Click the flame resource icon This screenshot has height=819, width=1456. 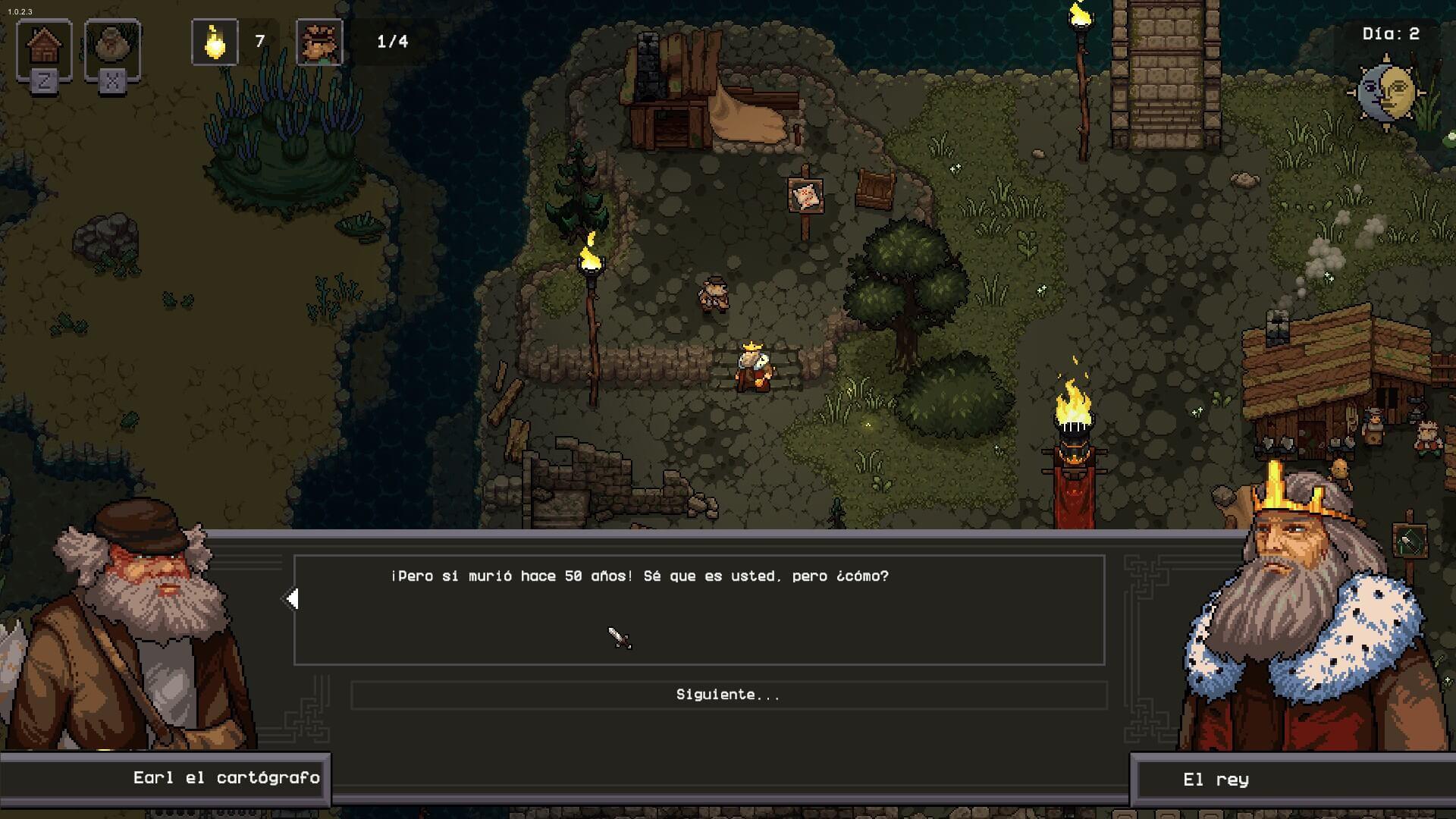(x=215, y=42)
